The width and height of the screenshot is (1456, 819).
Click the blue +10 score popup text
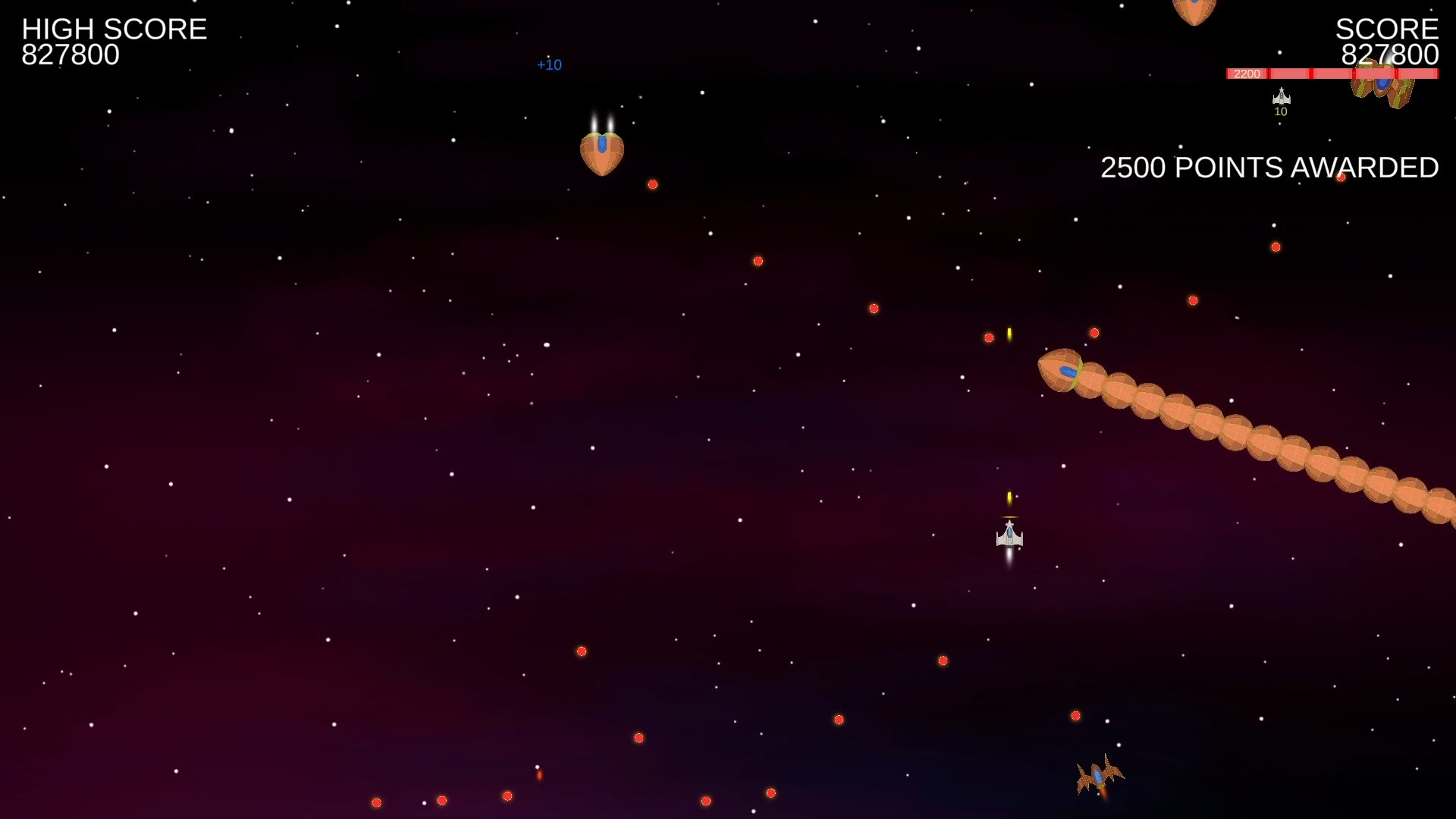[549, 64]
